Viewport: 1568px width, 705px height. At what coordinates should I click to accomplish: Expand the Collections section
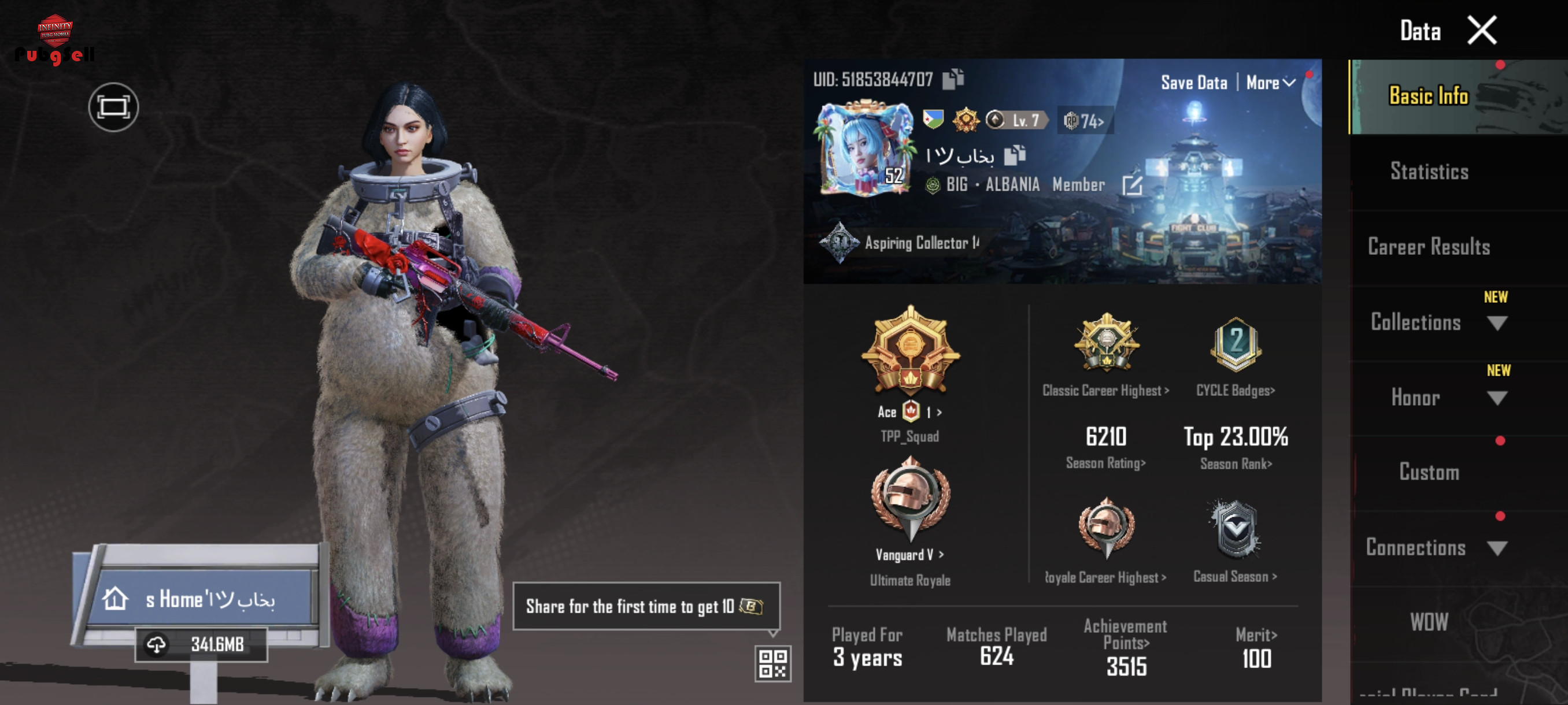[x=1497, y=322]
